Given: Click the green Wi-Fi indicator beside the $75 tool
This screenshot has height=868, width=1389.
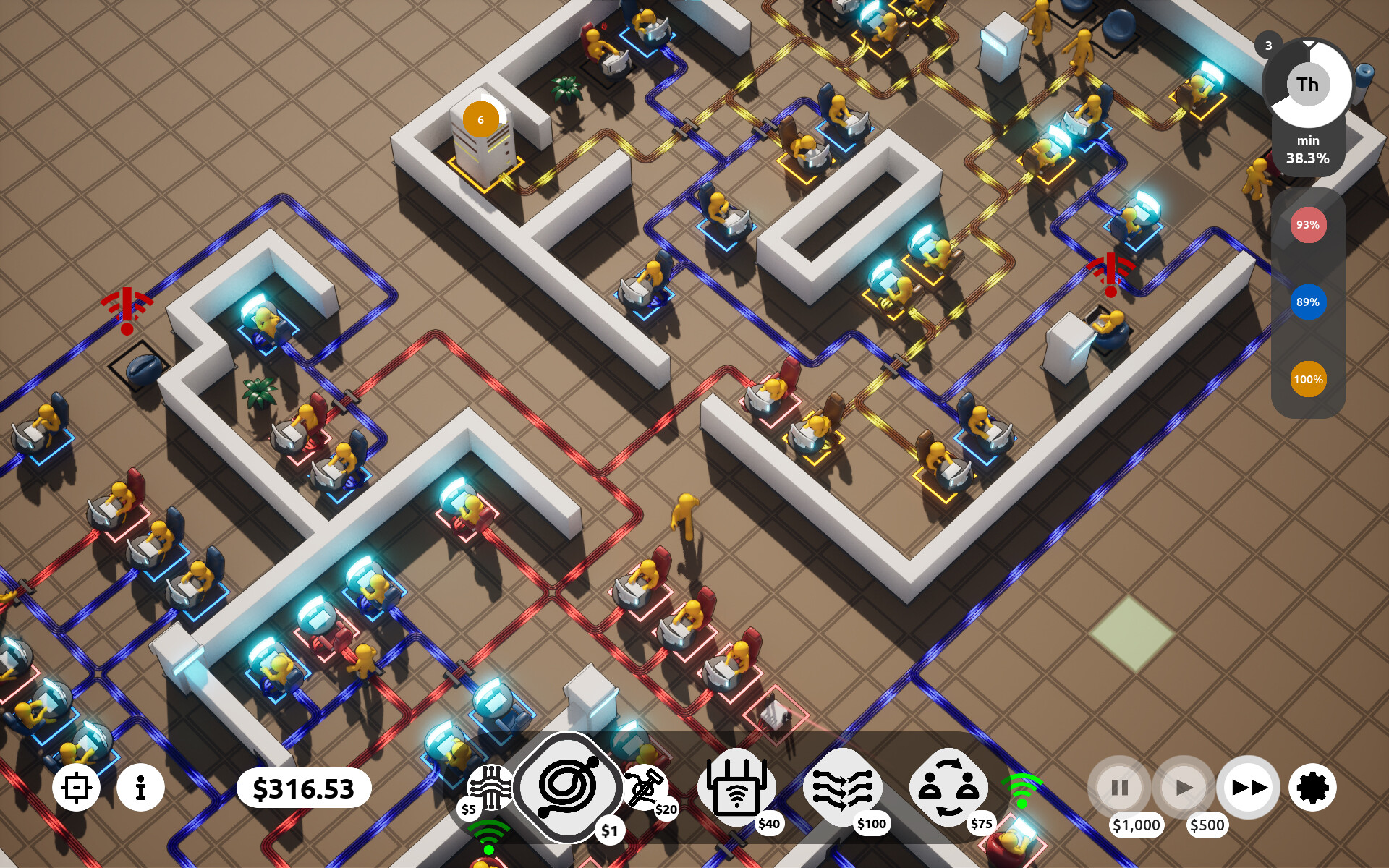Looking at the screenshot, I should point(1022,787).
